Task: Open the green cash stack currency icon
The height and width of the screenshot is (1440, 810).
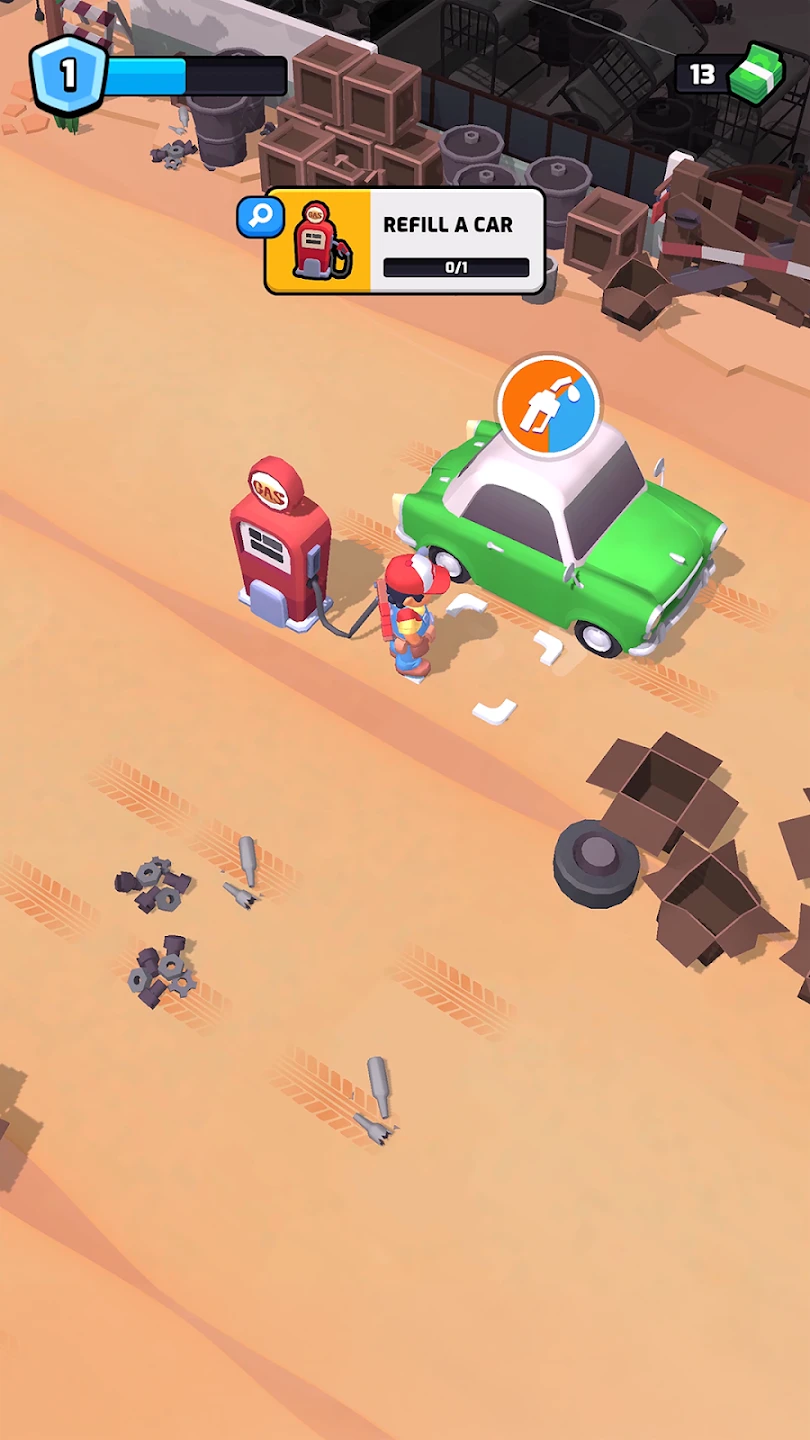Action: [x=757, y=75]
